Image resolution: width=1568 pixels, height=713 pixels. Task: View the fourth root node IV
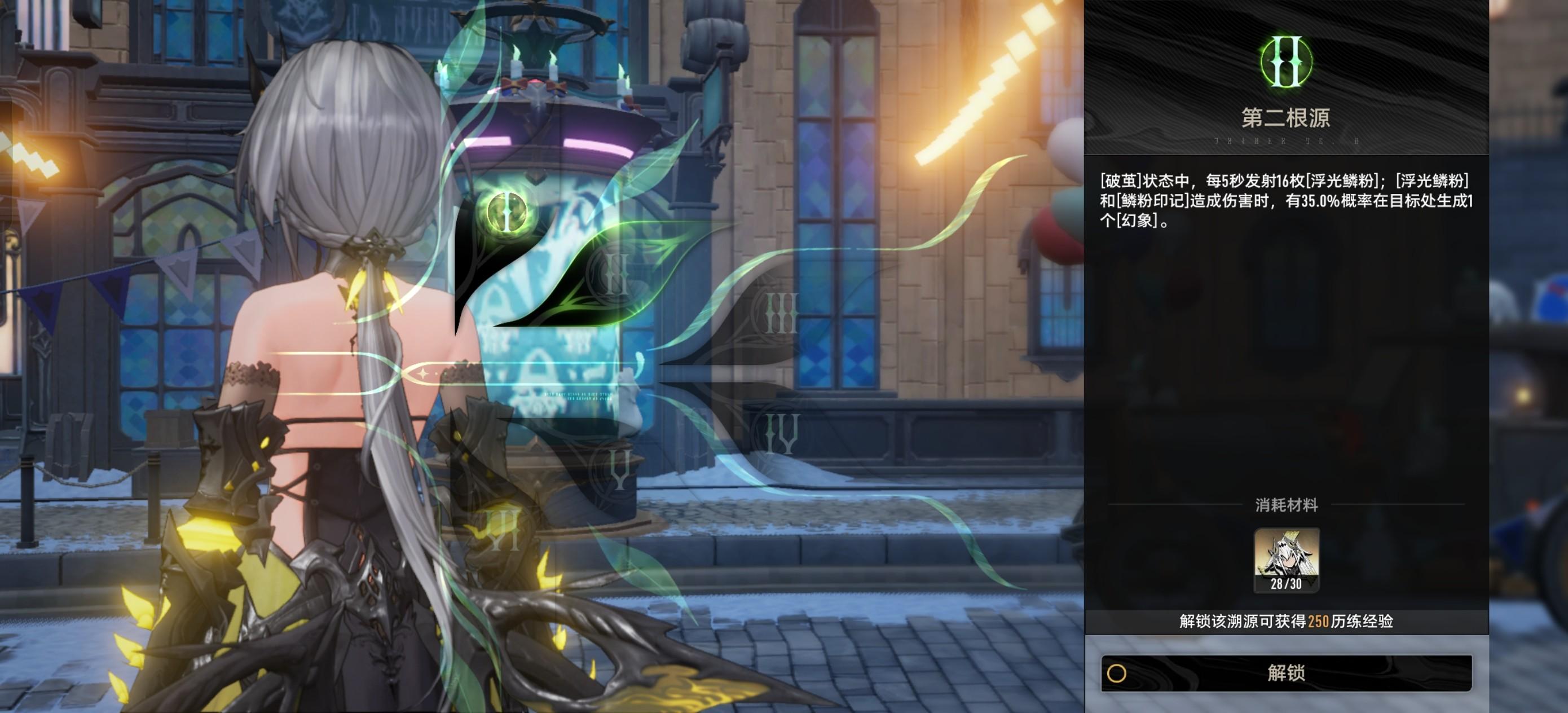coord(781,433)
